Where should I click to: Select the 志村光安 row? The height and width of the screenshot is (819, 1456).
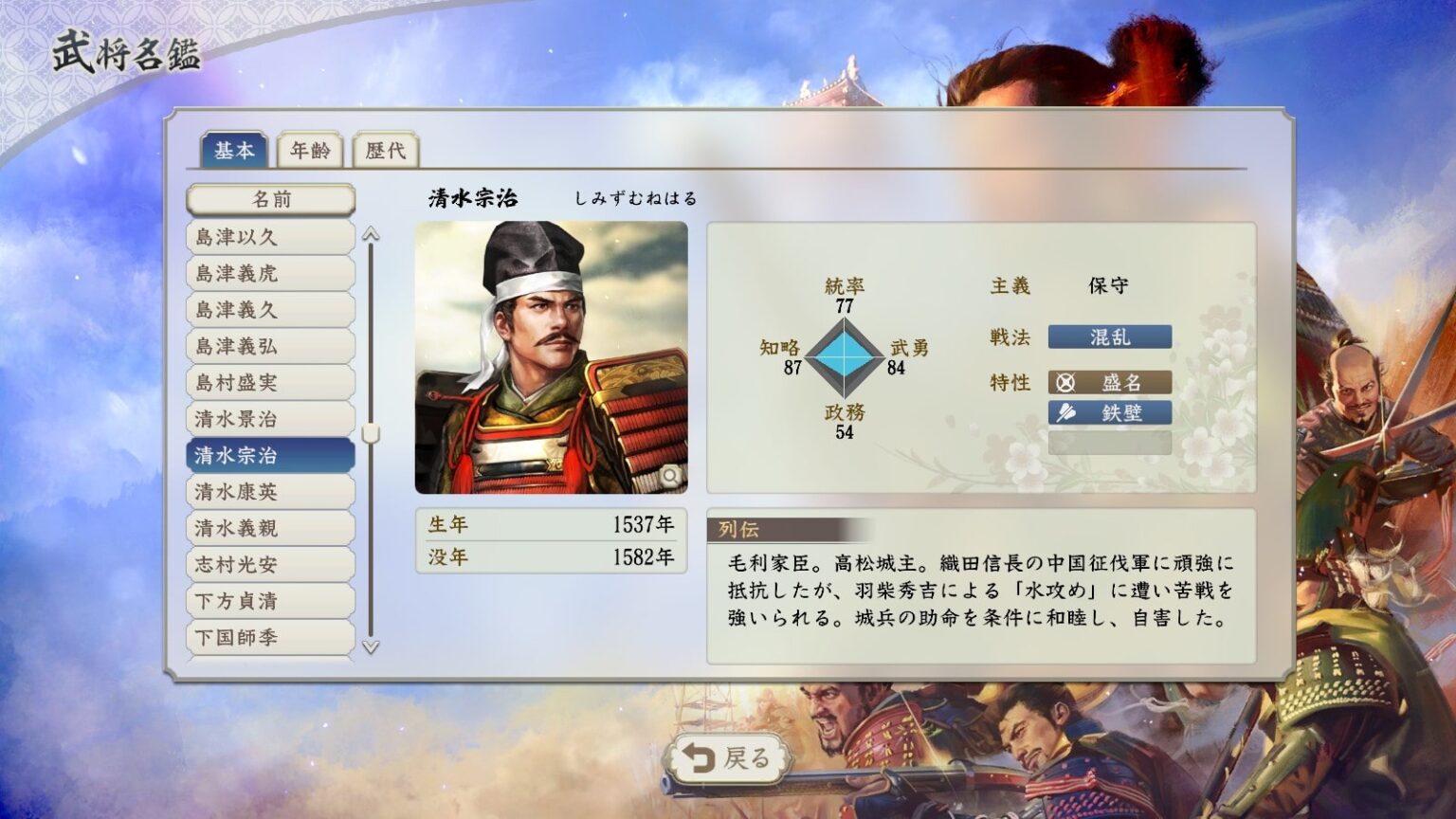(x=271, y=565)
